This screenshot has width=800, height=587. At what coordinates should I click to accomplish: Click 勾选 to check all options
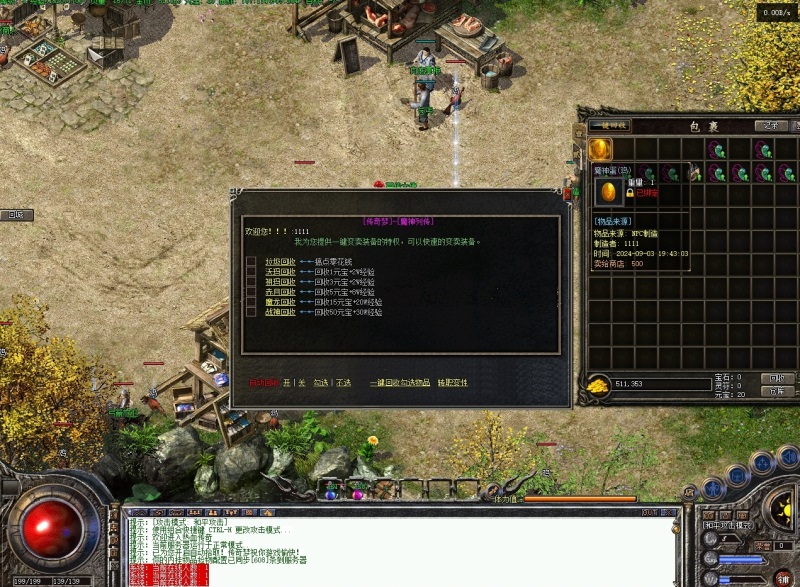point(320,382)
